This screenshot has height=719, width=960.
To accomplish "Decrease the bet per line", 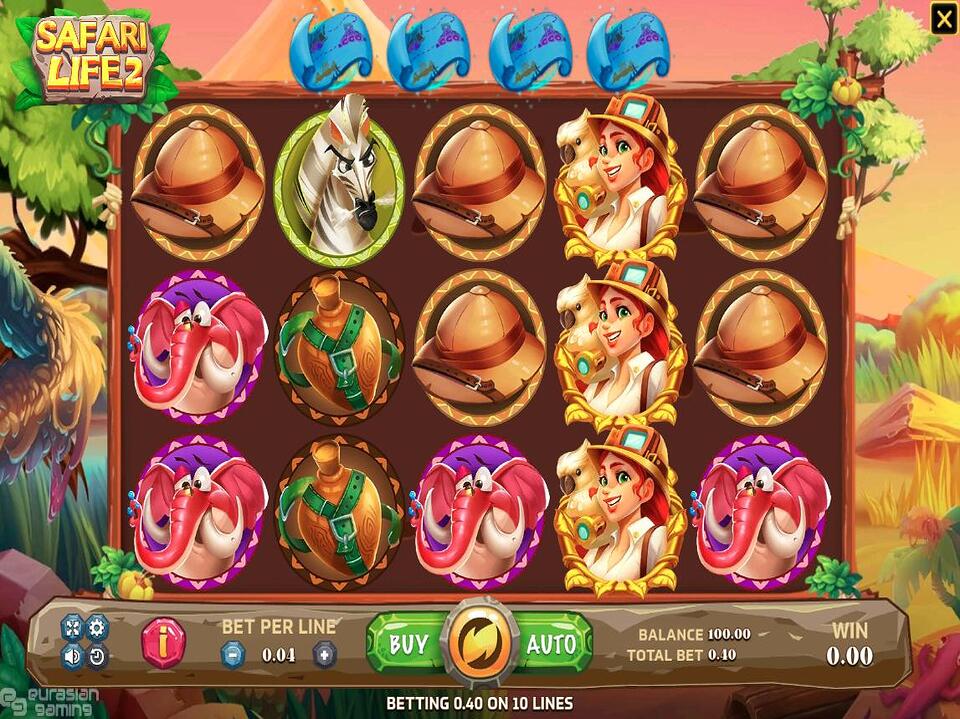I will (231, 655).
